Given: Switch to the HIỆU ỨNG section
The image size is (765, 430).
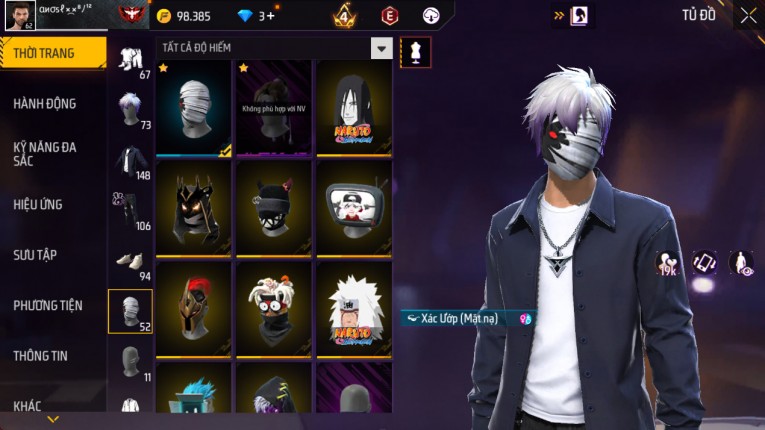Looking at the screenshot, I should coord(38,204).
